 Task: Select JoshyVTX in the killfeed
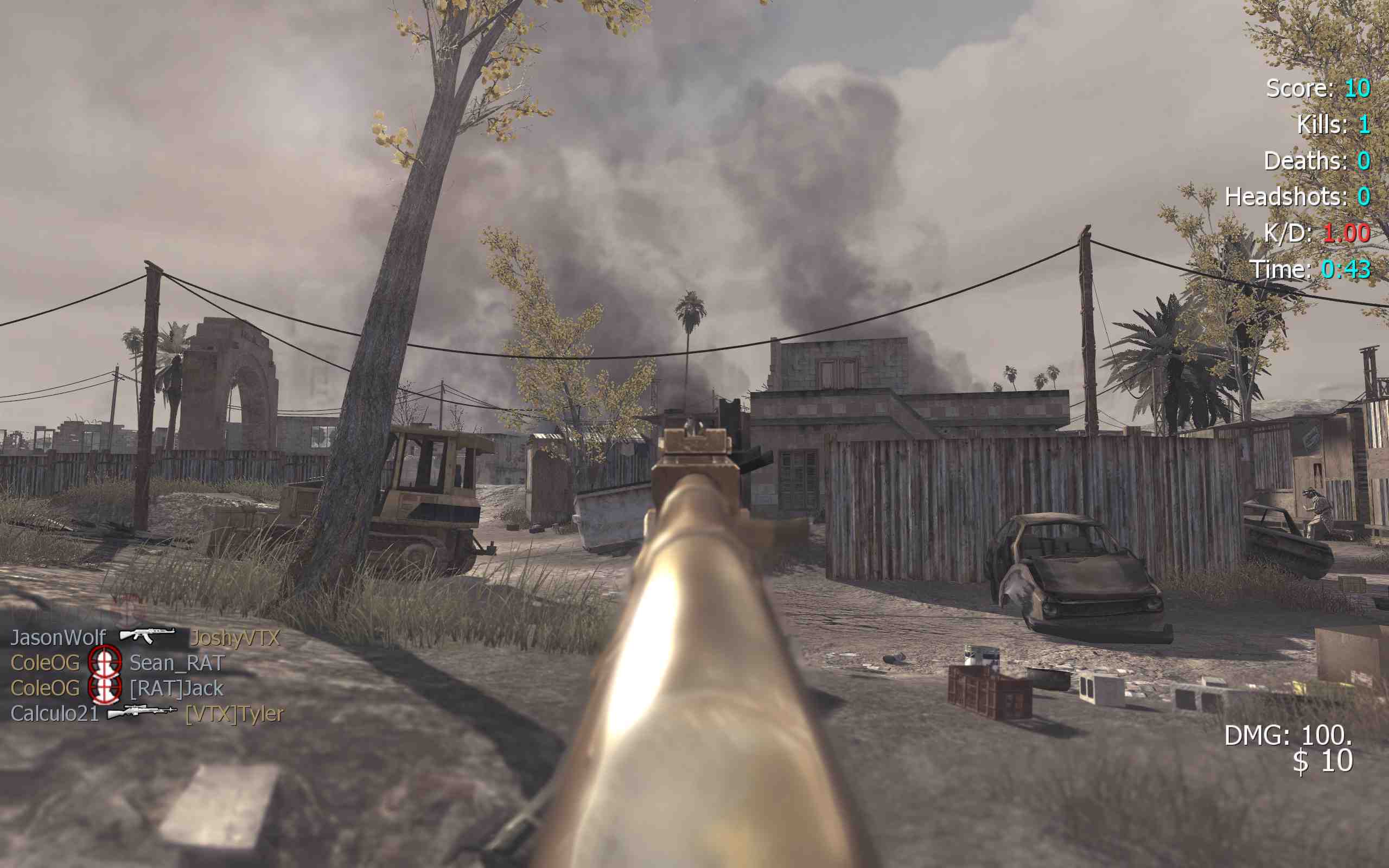pyautogui.click(x=235, y=638)
